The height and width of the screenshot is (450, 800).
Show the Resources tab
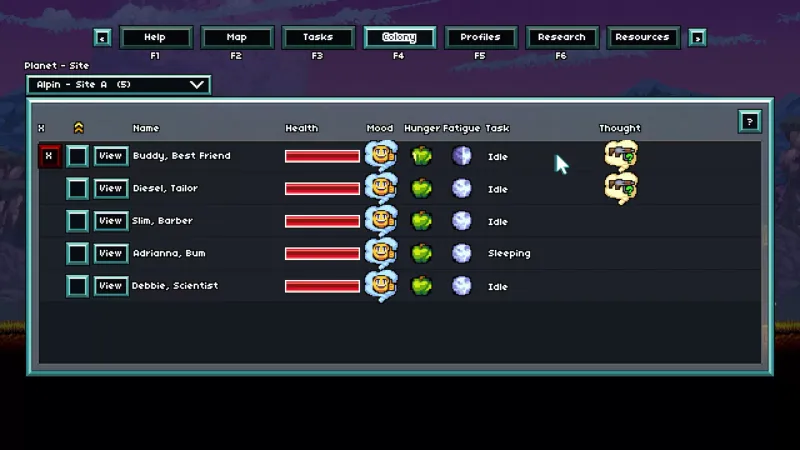[642, 38]
